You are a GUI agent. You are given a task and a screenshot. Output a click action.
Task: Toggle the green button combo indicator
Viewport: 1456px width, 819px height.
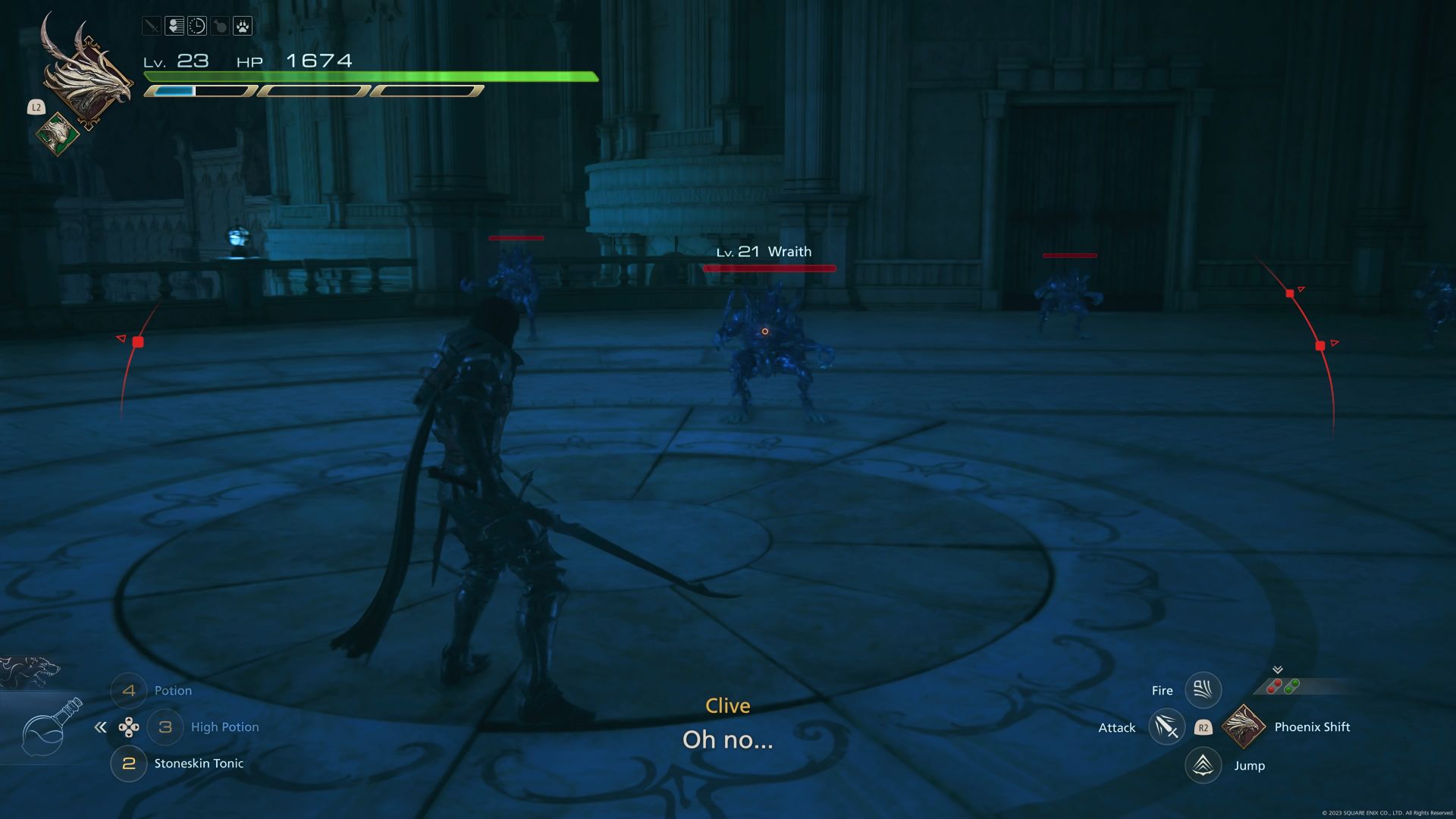(x=1291, y=686)
